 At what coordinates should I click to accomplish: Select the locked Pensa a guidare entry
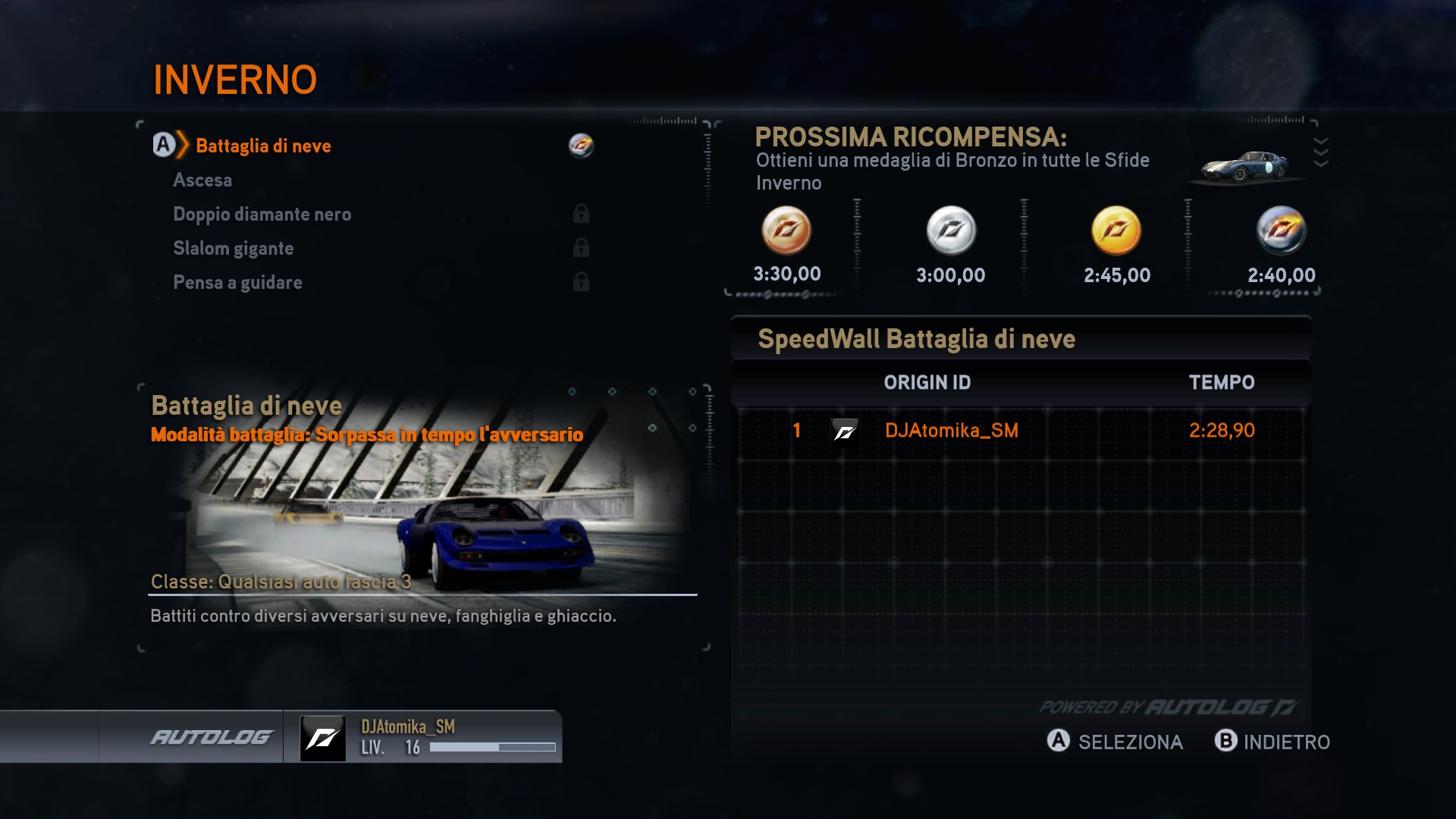coord(237,283)
